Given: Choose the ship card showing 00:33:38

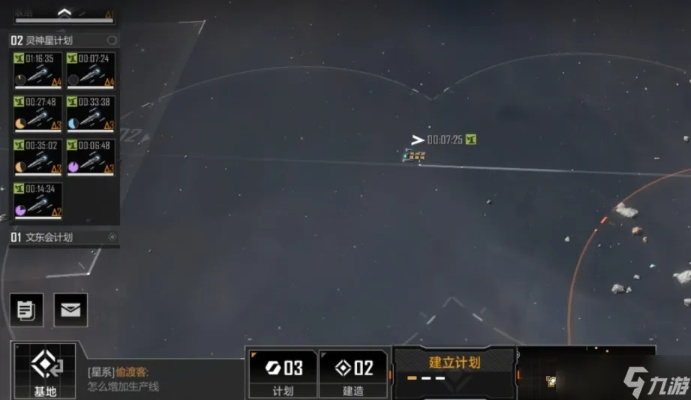Looking at the screenshot, I should click(x=90, y=113).
